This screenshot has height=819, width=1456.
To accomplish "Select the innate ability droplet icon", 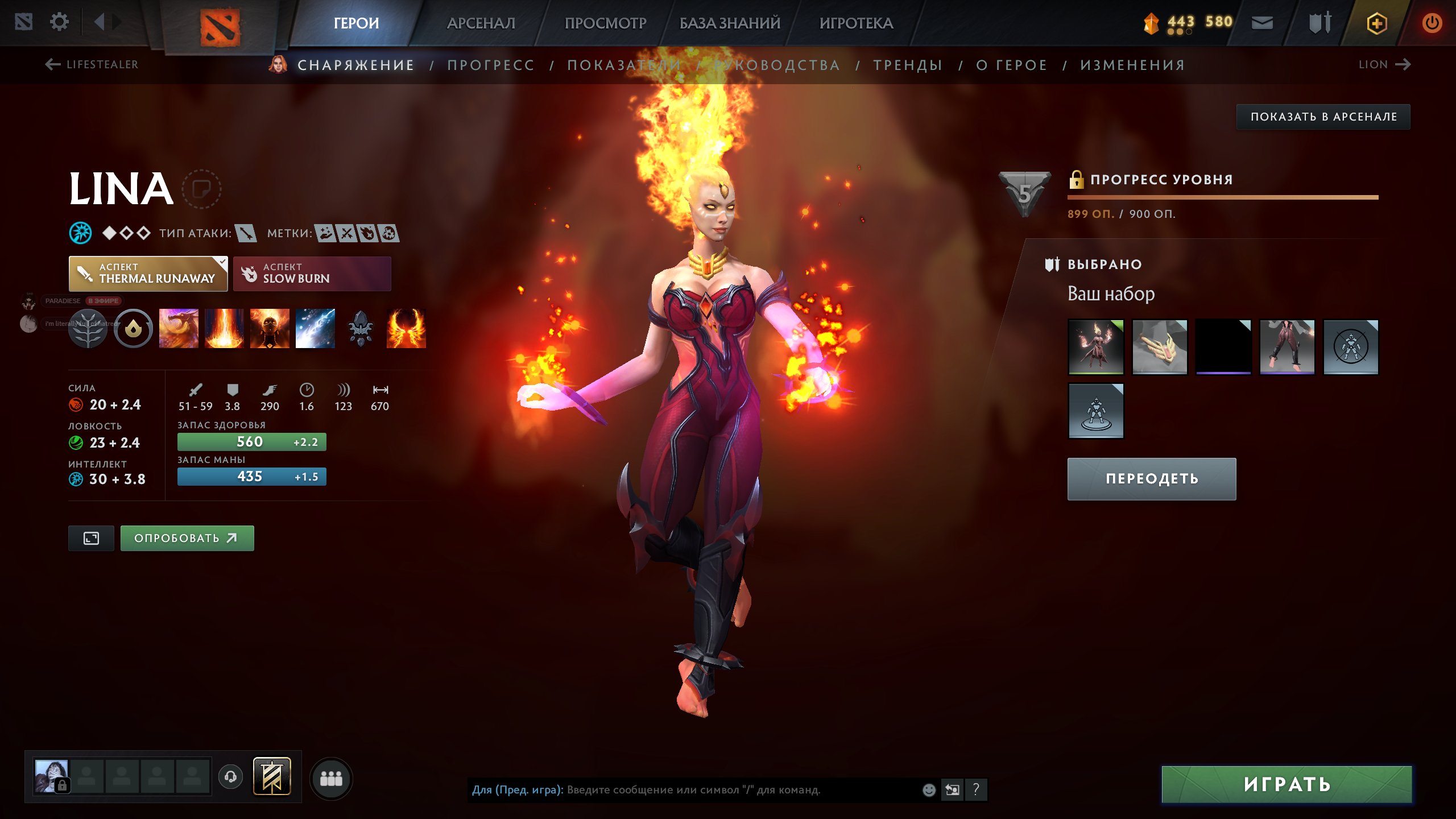I will click(133, 329).
